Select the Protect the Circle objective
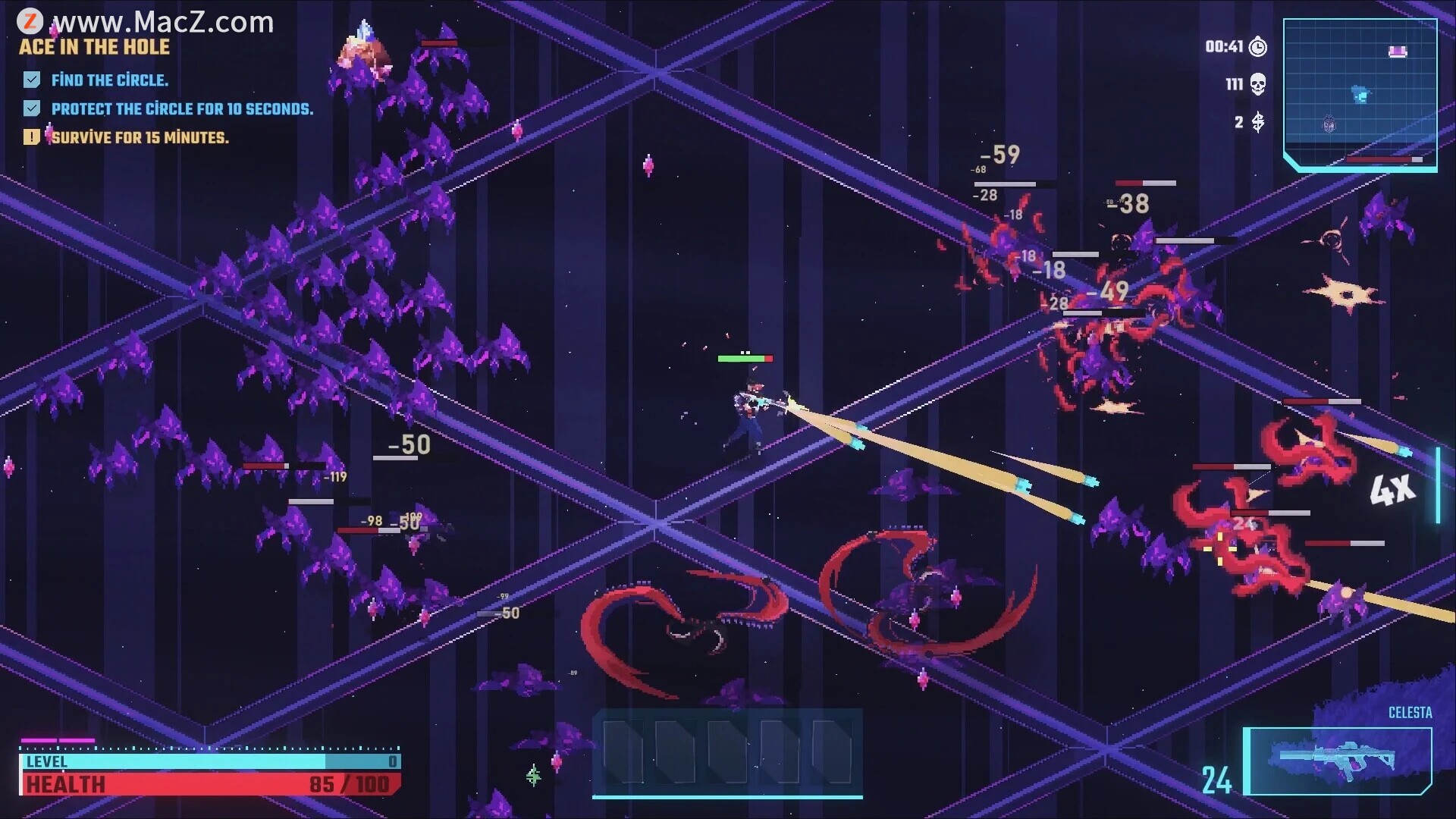Screen dimensions: 1456x819 [x=181, y=109]
